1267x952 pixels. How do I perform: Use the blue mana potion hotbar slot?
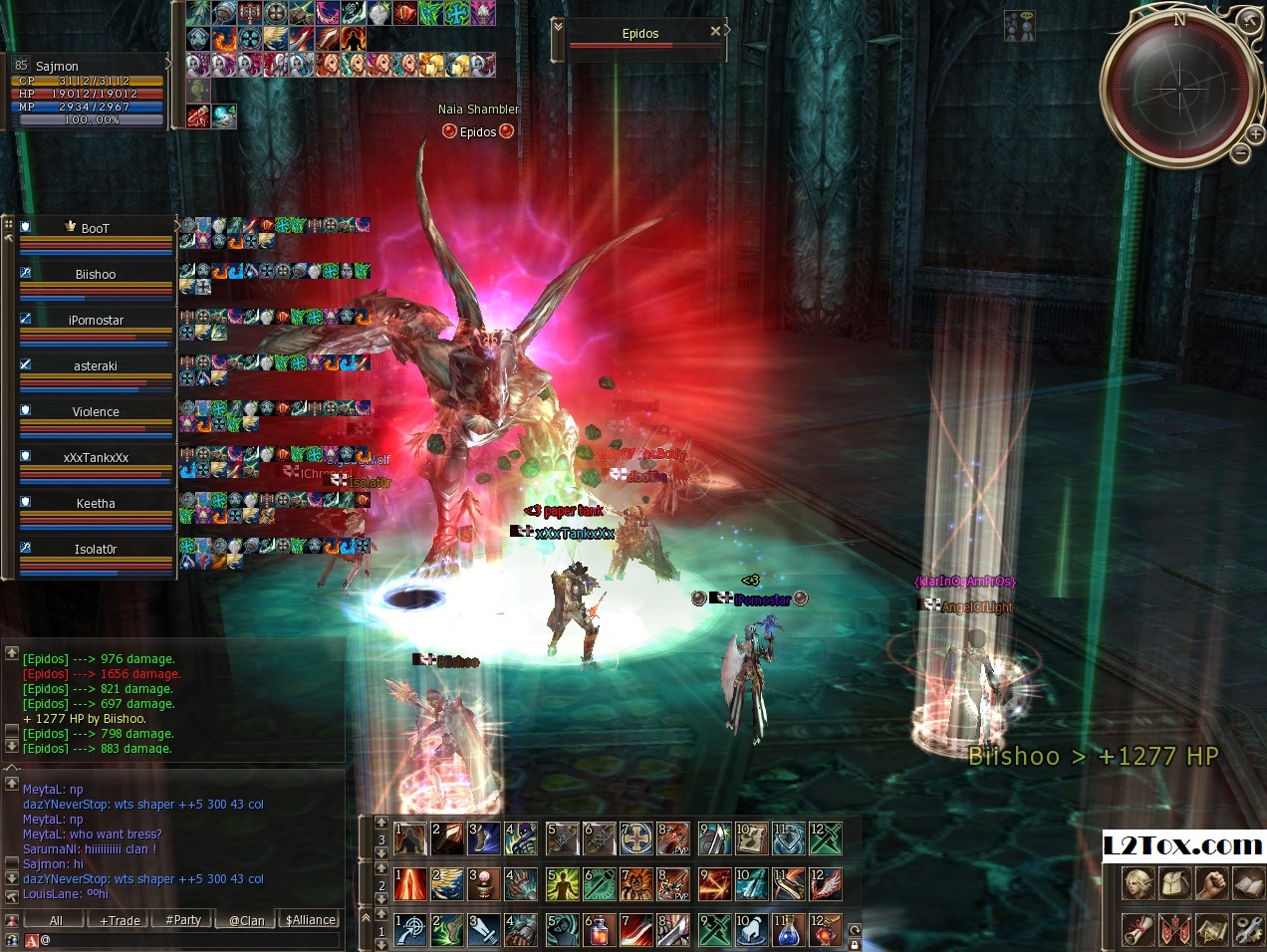click(788, 930)
